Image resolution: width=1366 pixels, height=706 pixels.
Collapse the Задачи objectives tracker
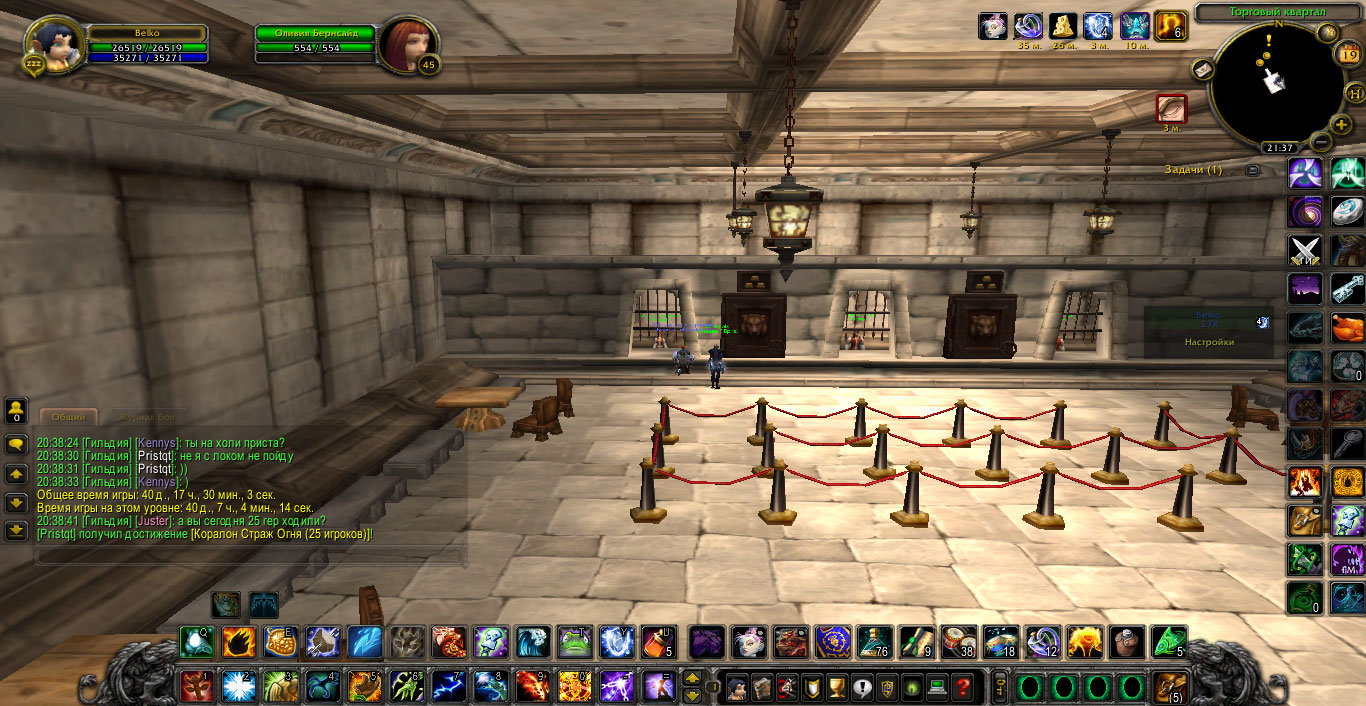coord(1252,170)
